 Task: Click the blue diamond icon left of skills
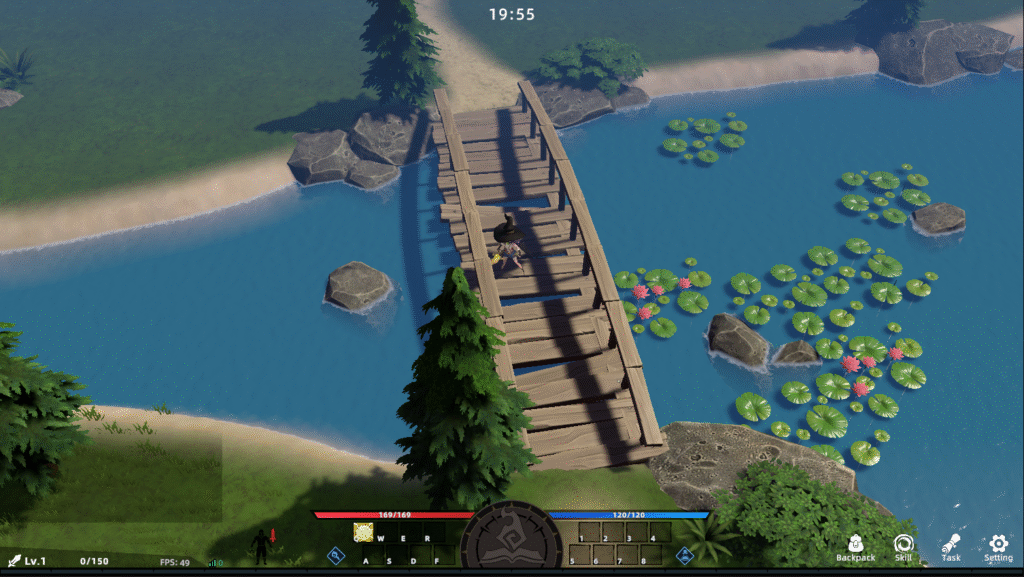point(336,554)
